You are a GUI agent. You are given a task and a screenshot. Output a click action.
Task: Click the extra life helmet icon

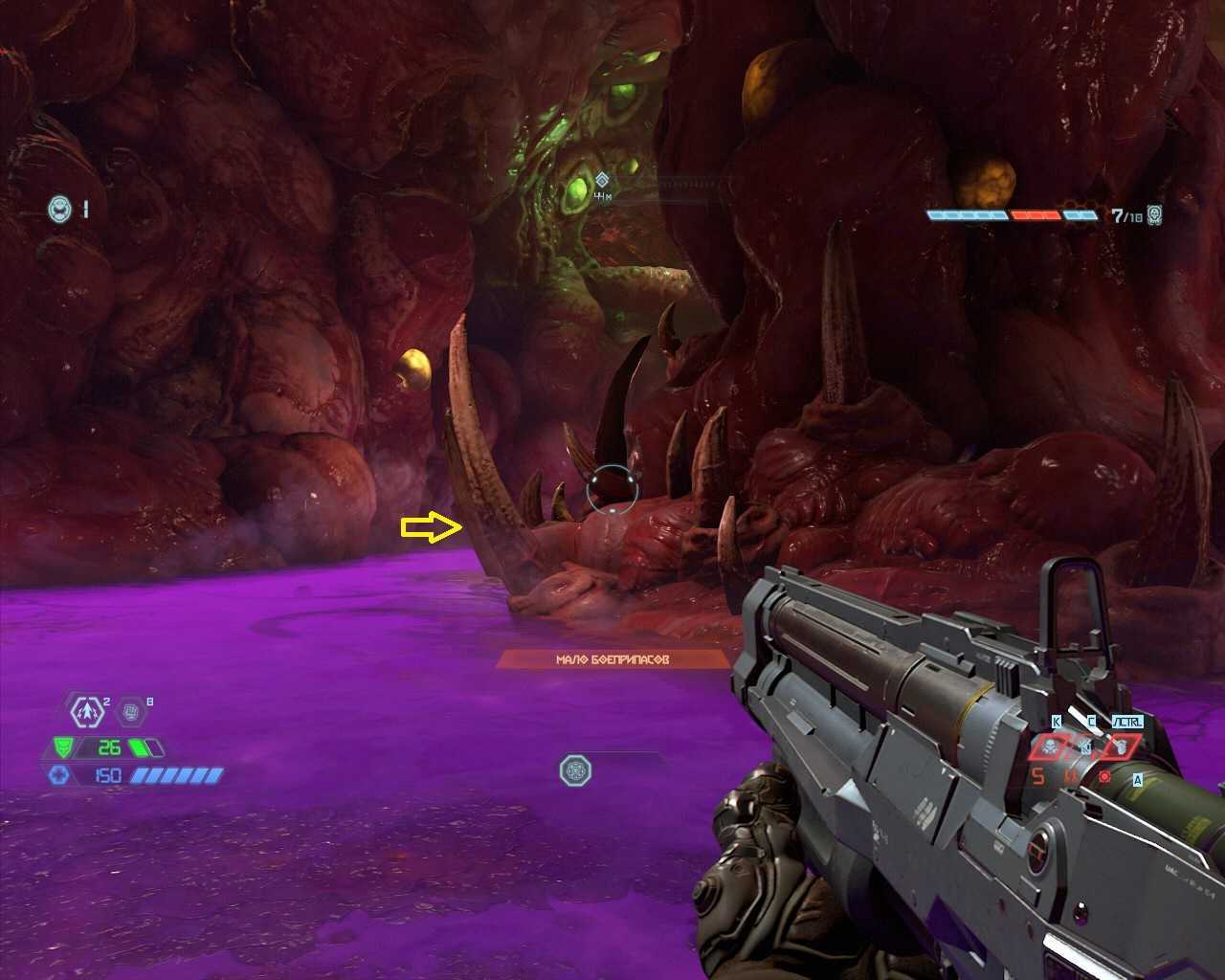[59, 208]
